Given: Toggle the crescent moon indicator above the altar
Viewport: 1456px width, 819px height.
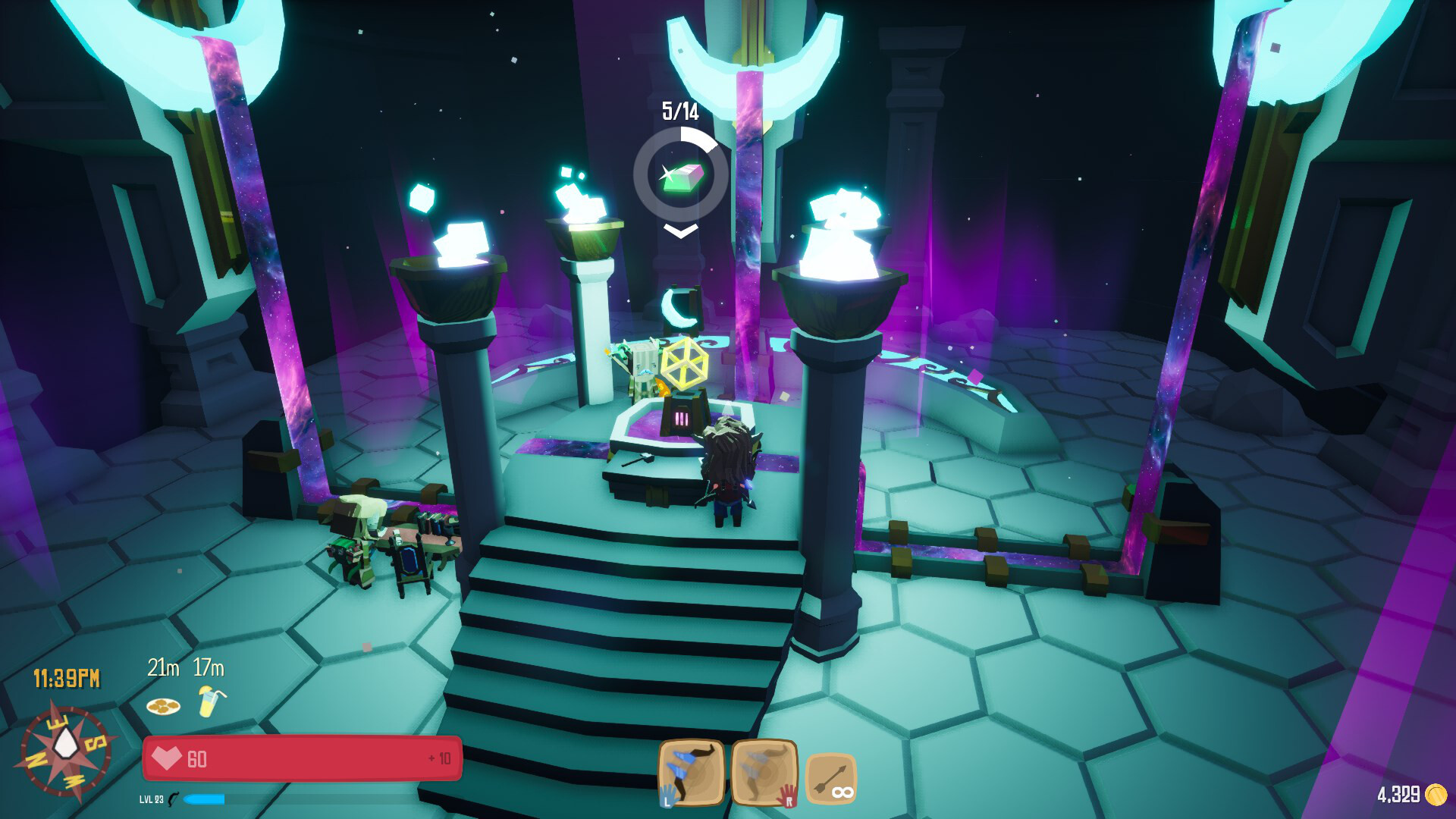Looking at the screenshot, I should (x=680, y=306).
